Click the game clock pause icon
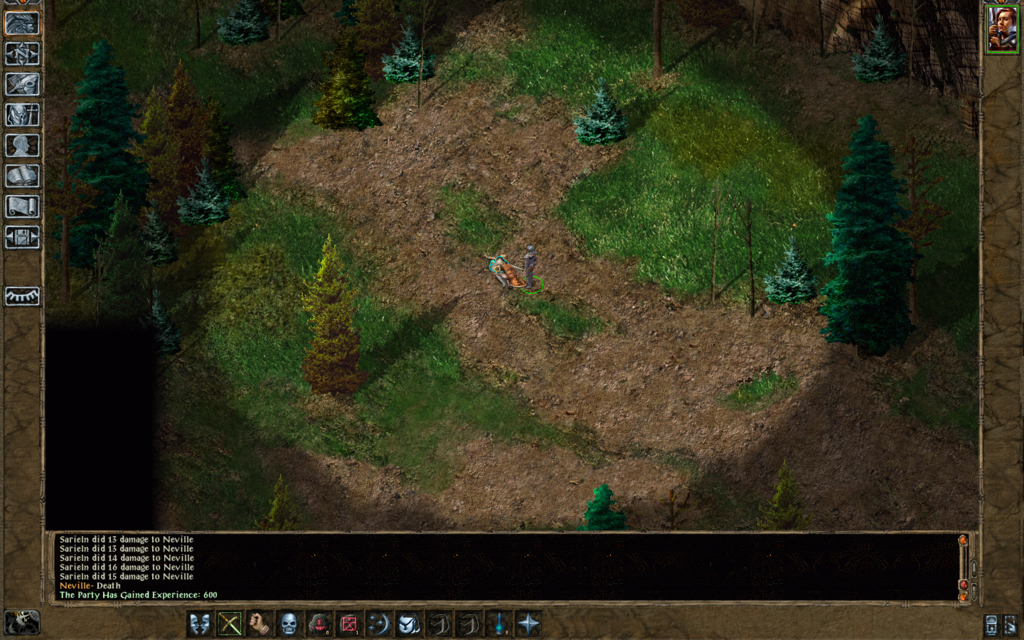This screenshot has width=1024, height=640. pos(22,622)
